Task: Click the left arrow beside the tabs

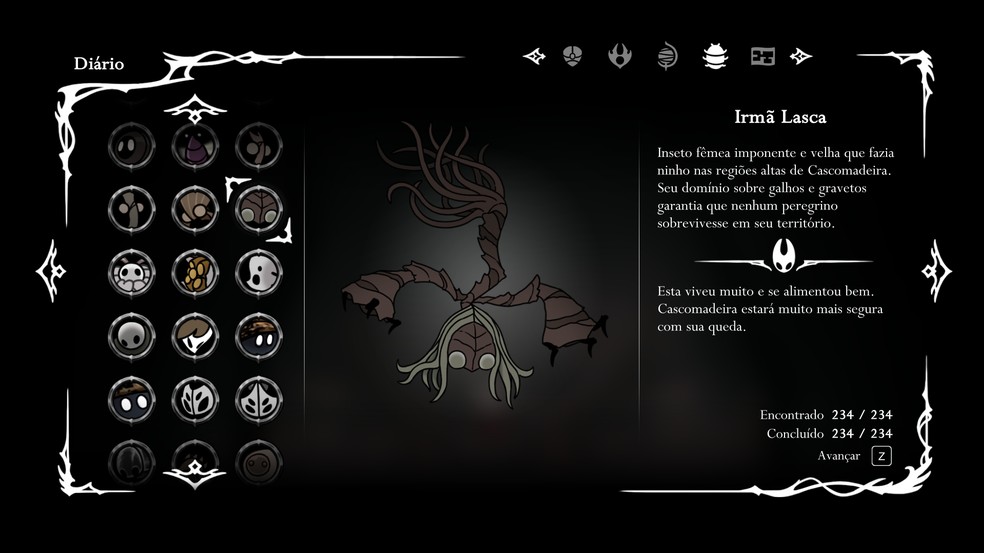Action: (x=534, y=56)
